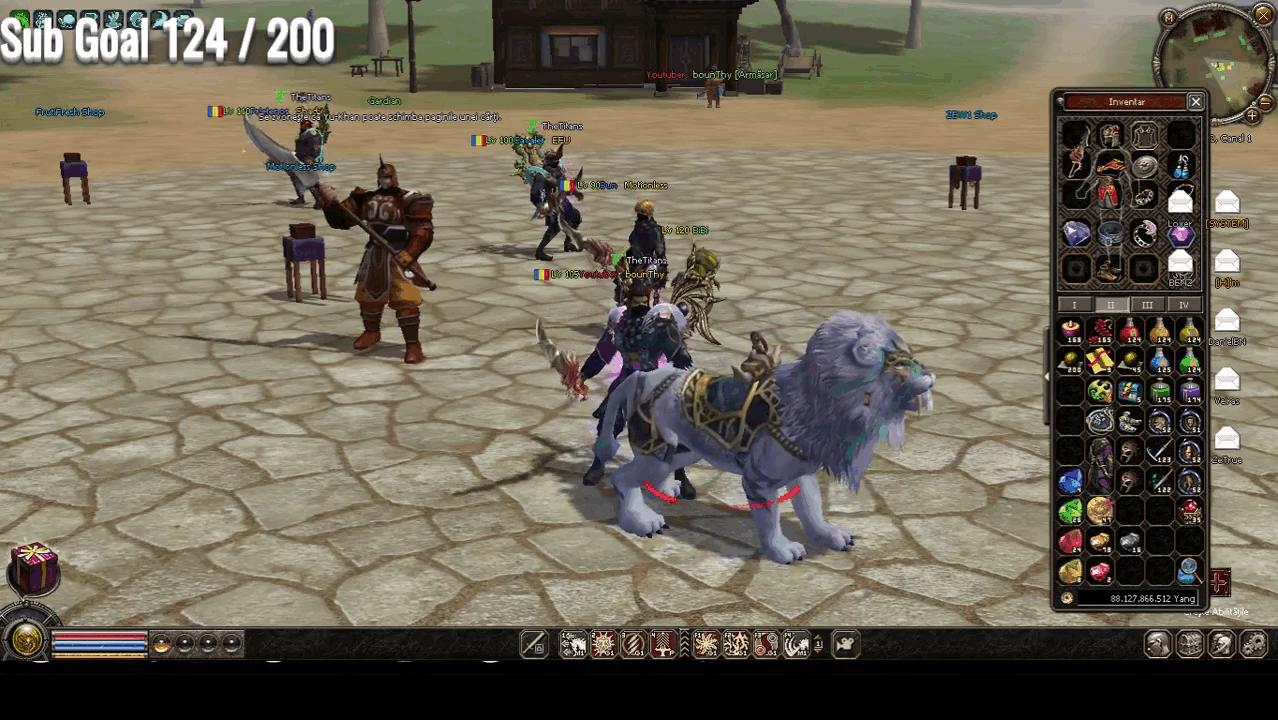
Task: Click the sword attack quickslot icon
Action: [x=534, y=645]
